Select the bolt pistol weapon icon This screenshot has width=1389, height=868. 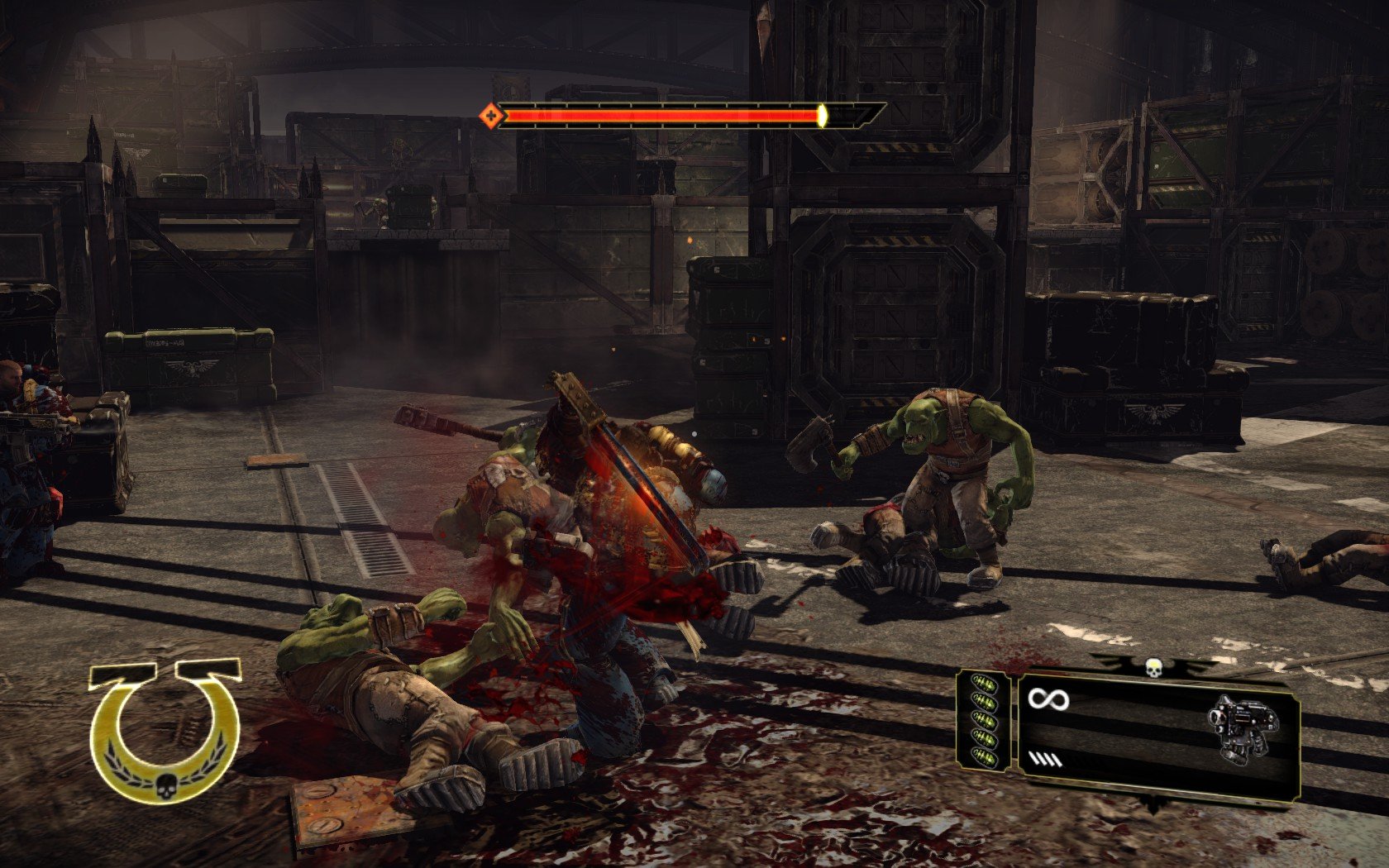coord(1243,726)
